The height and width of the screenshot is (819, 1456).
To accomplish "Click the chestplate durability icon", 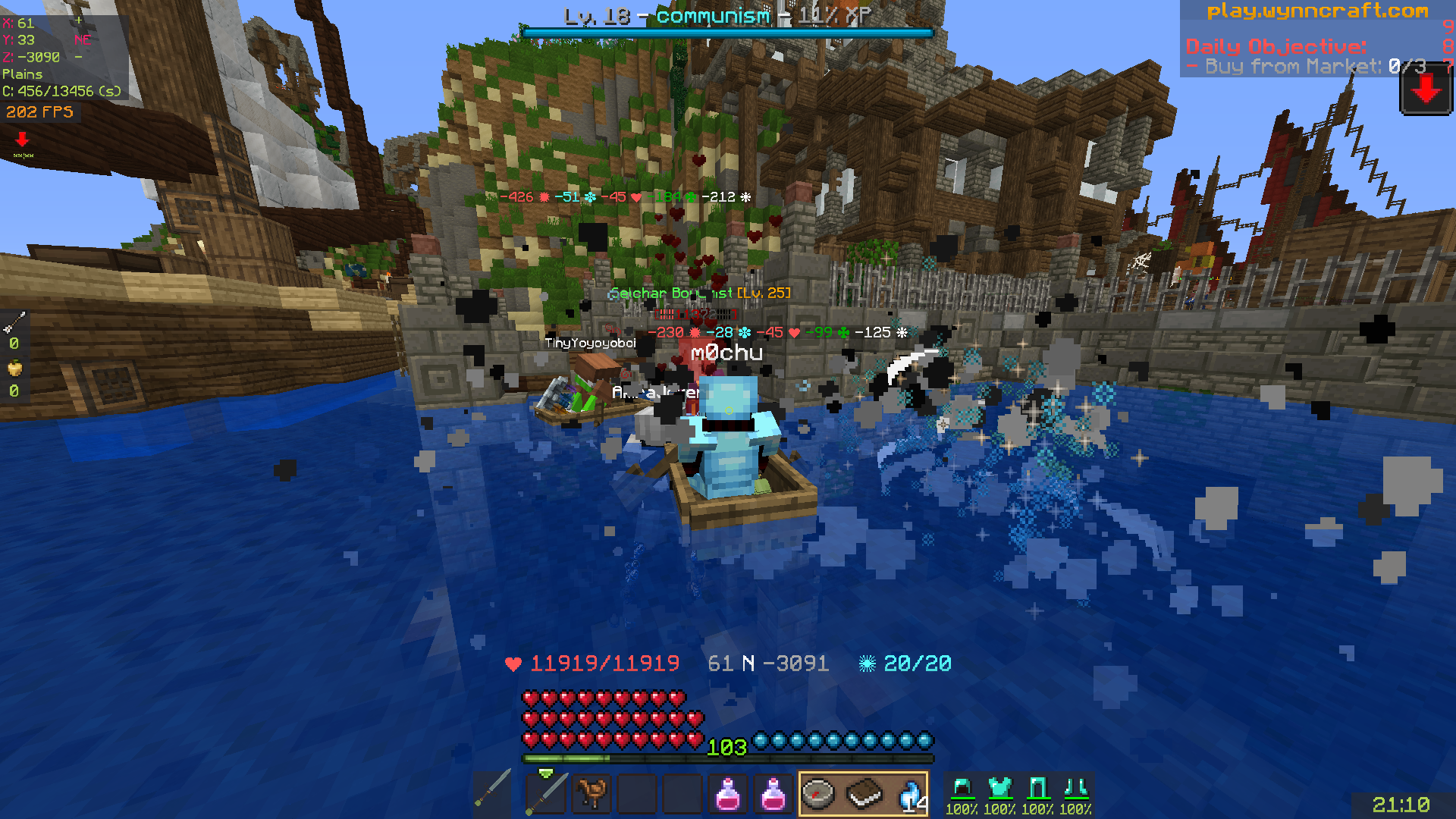I will (x=1002, y=789).
